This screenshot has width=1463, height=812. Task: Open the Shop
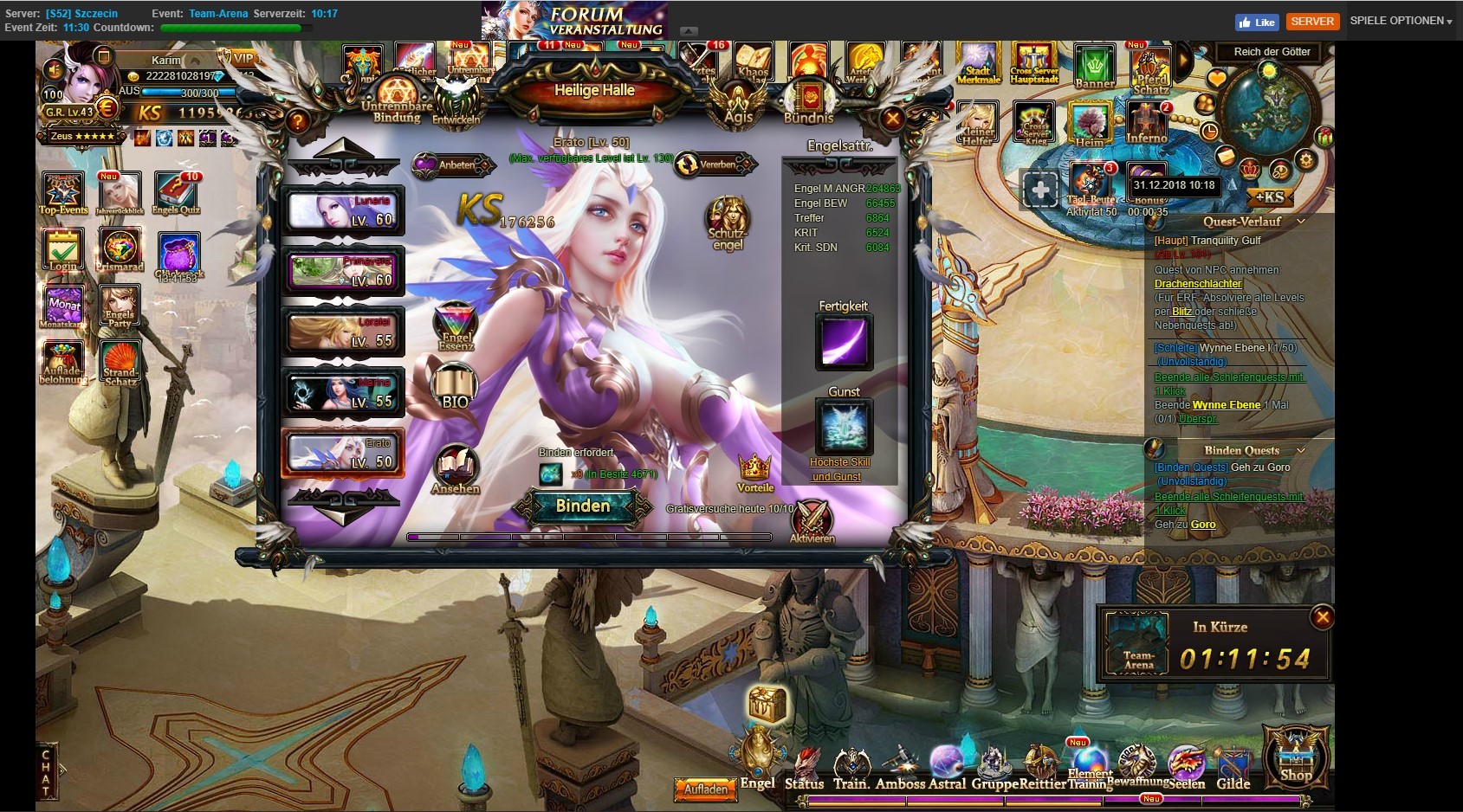[1296, 757]
